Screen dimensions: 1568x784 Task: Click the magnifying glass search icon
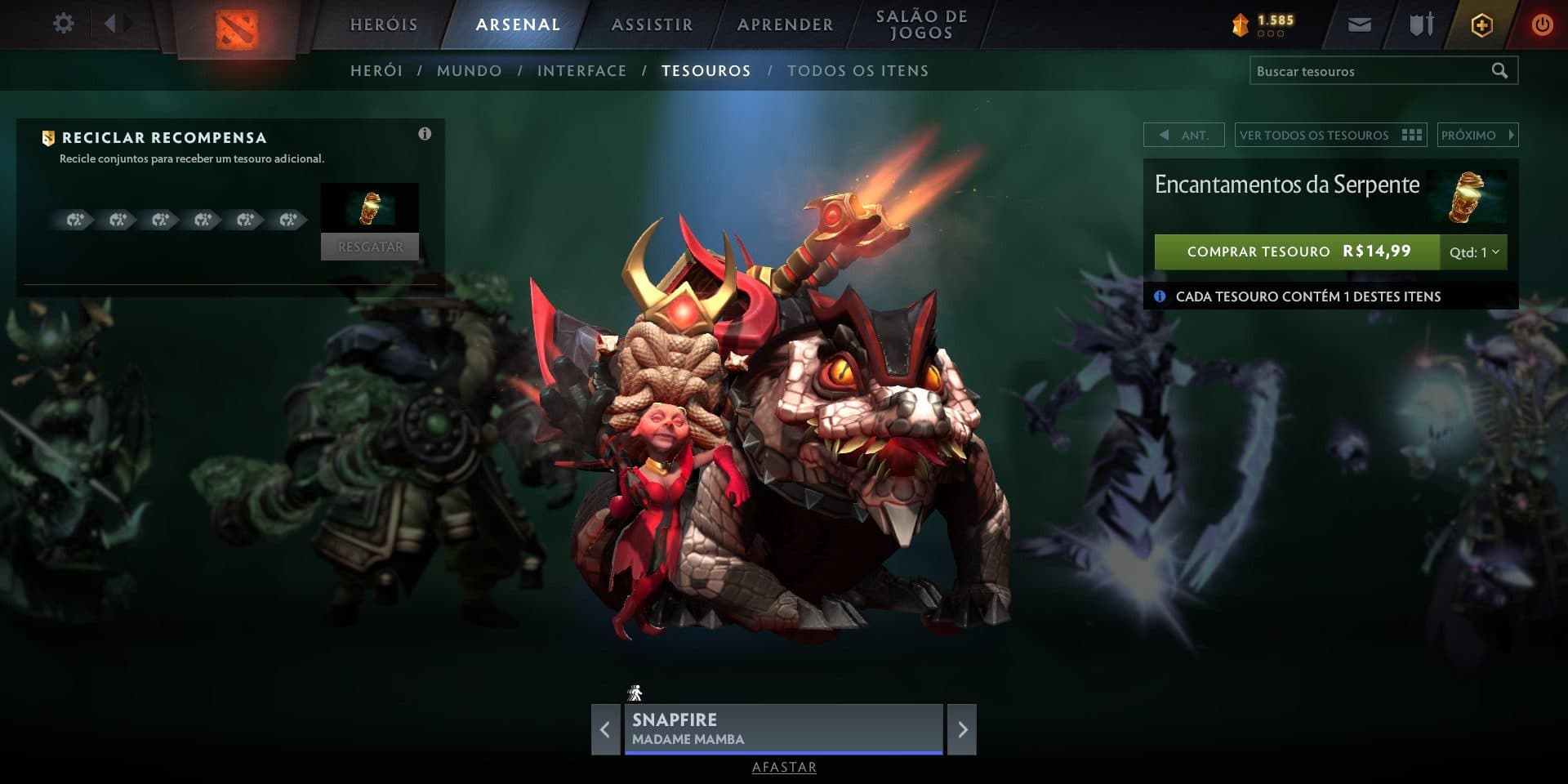tap(1501, 70)
